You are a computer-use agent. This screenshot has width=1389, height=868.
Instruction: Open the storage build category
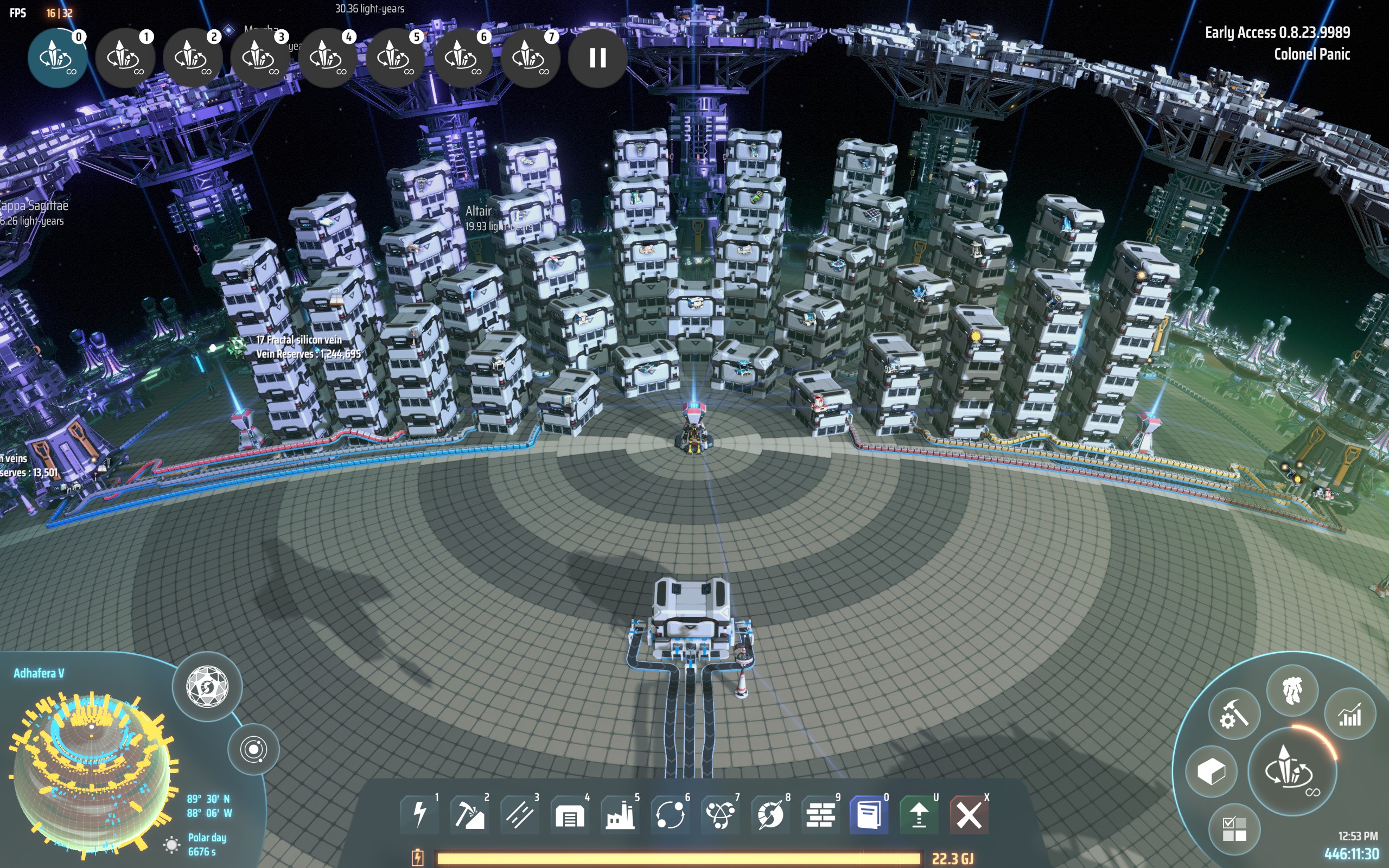569,814
